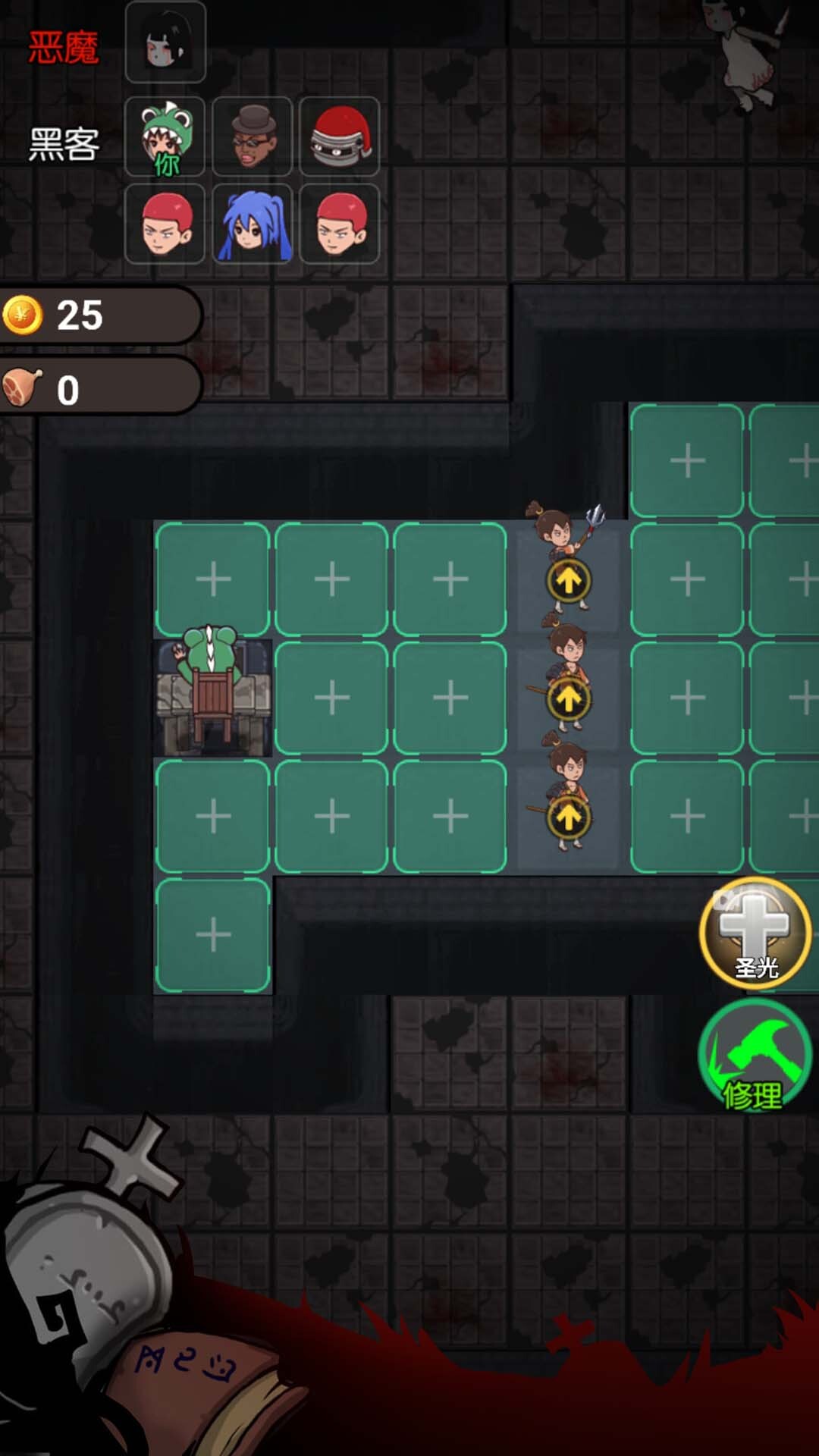The height and width of the screenshot is (1456, 819).
Task: Tap the green 修理 repair hammer button
Action: point(755,1056)
